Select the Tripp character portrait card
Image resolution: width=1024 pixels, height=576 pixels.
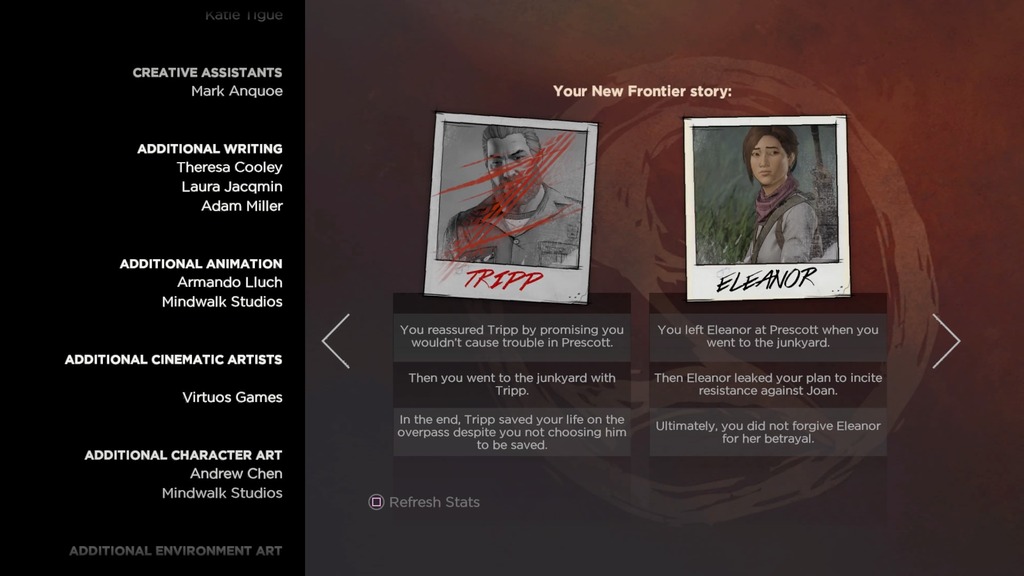pyautogui.click(x=512, y=205)
